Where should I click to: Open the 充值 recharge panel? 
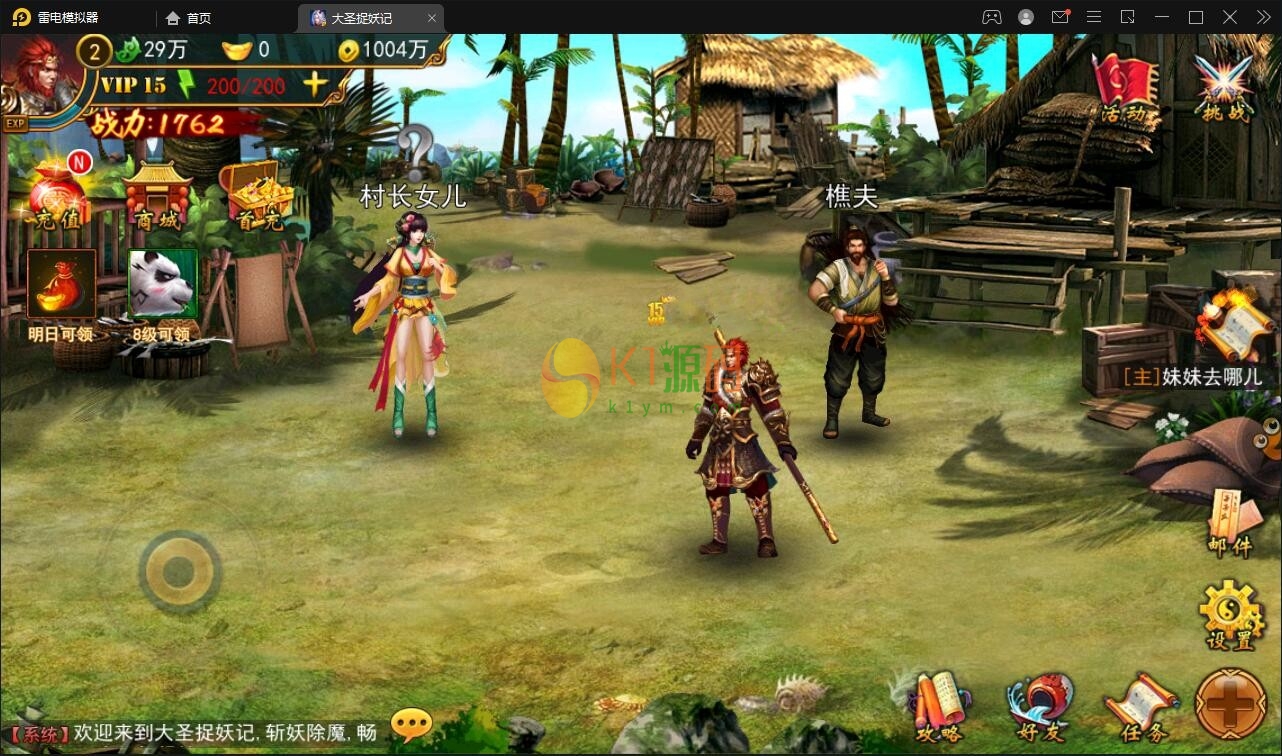[x=58, y=195]
